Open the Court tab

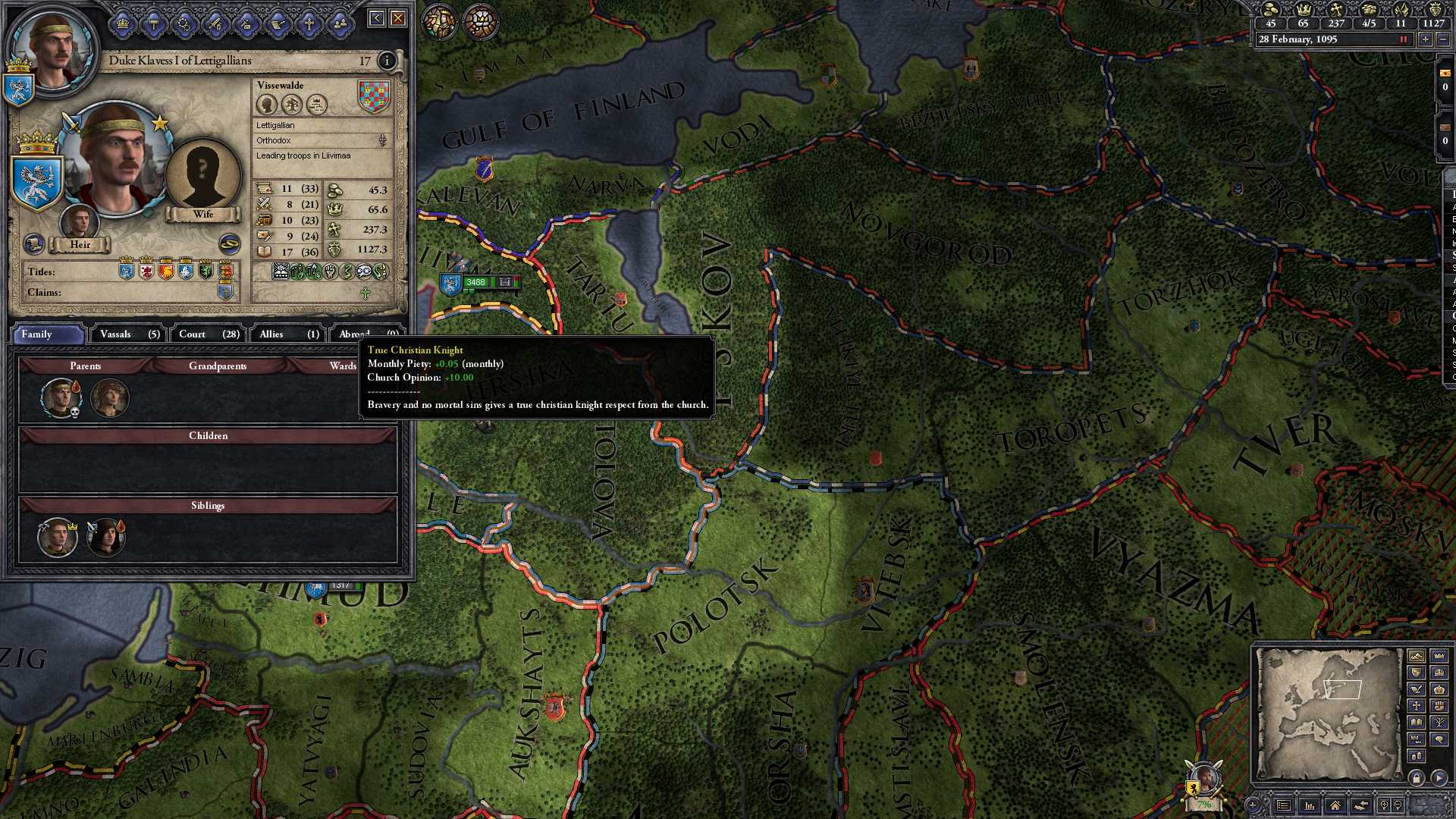(x=209, y=334)
